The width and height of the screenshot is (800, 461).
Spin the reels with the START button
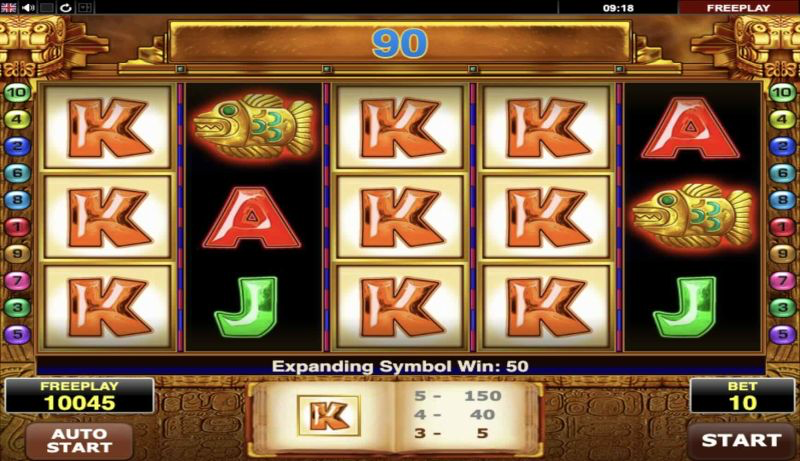(741, 440)
